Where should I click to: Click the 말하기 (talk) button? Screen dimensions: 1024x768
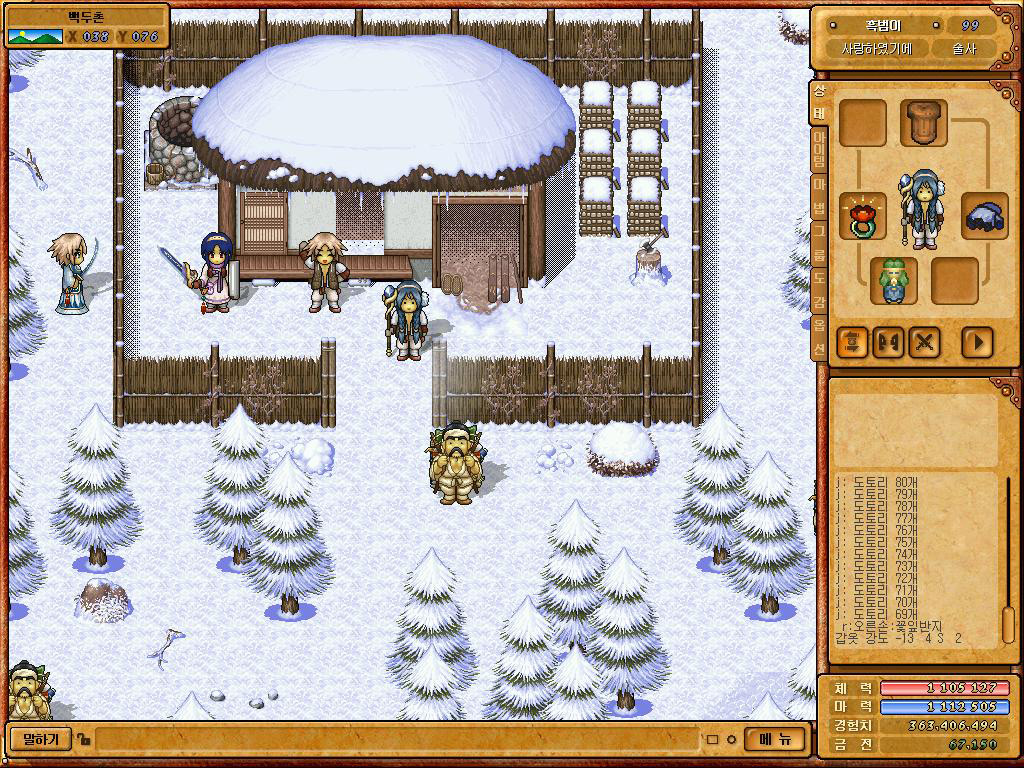(x=40, y=740)
